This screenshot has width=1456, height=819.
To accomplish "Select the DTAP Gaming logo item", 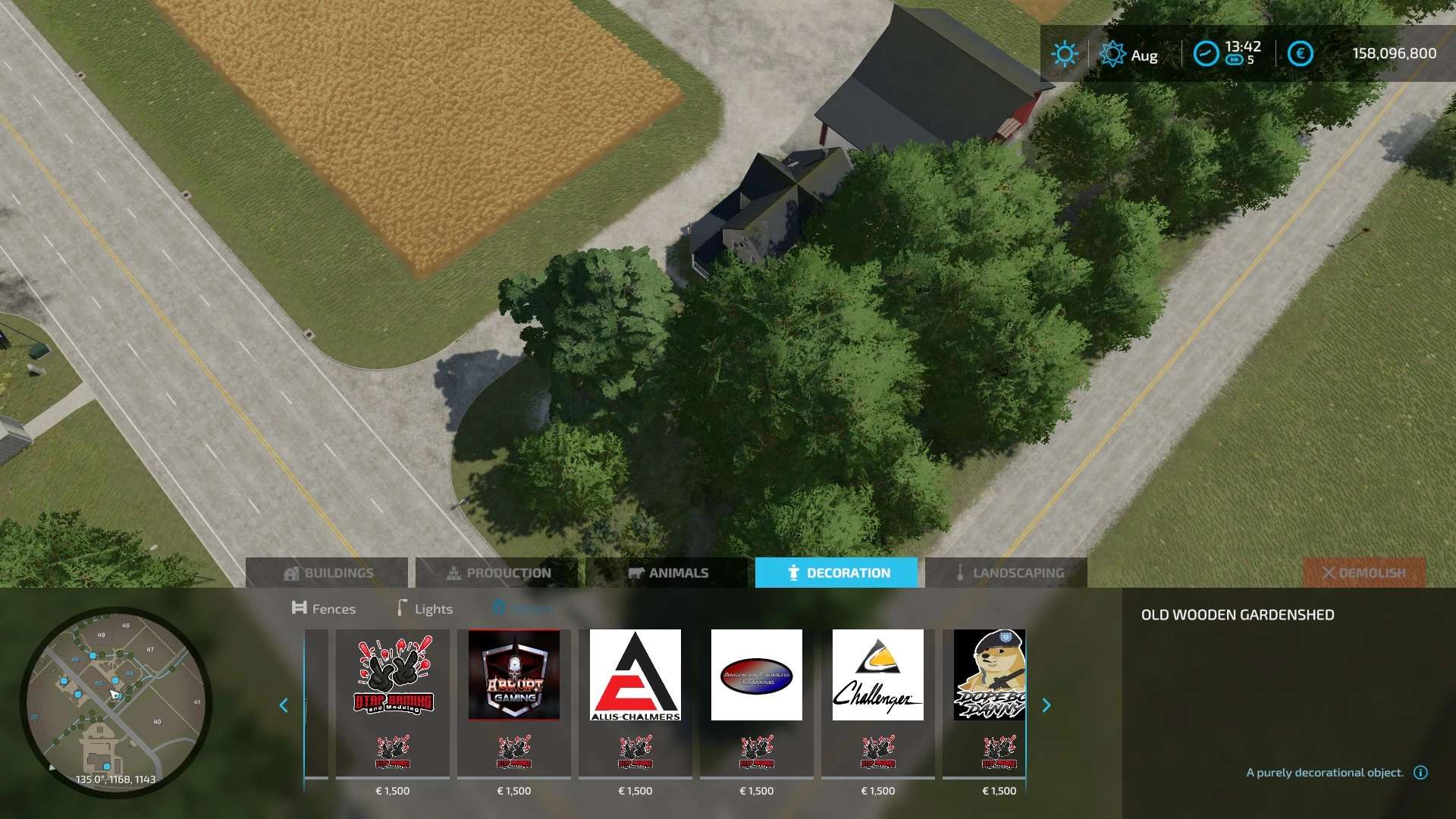I will [x=393, y=675].
